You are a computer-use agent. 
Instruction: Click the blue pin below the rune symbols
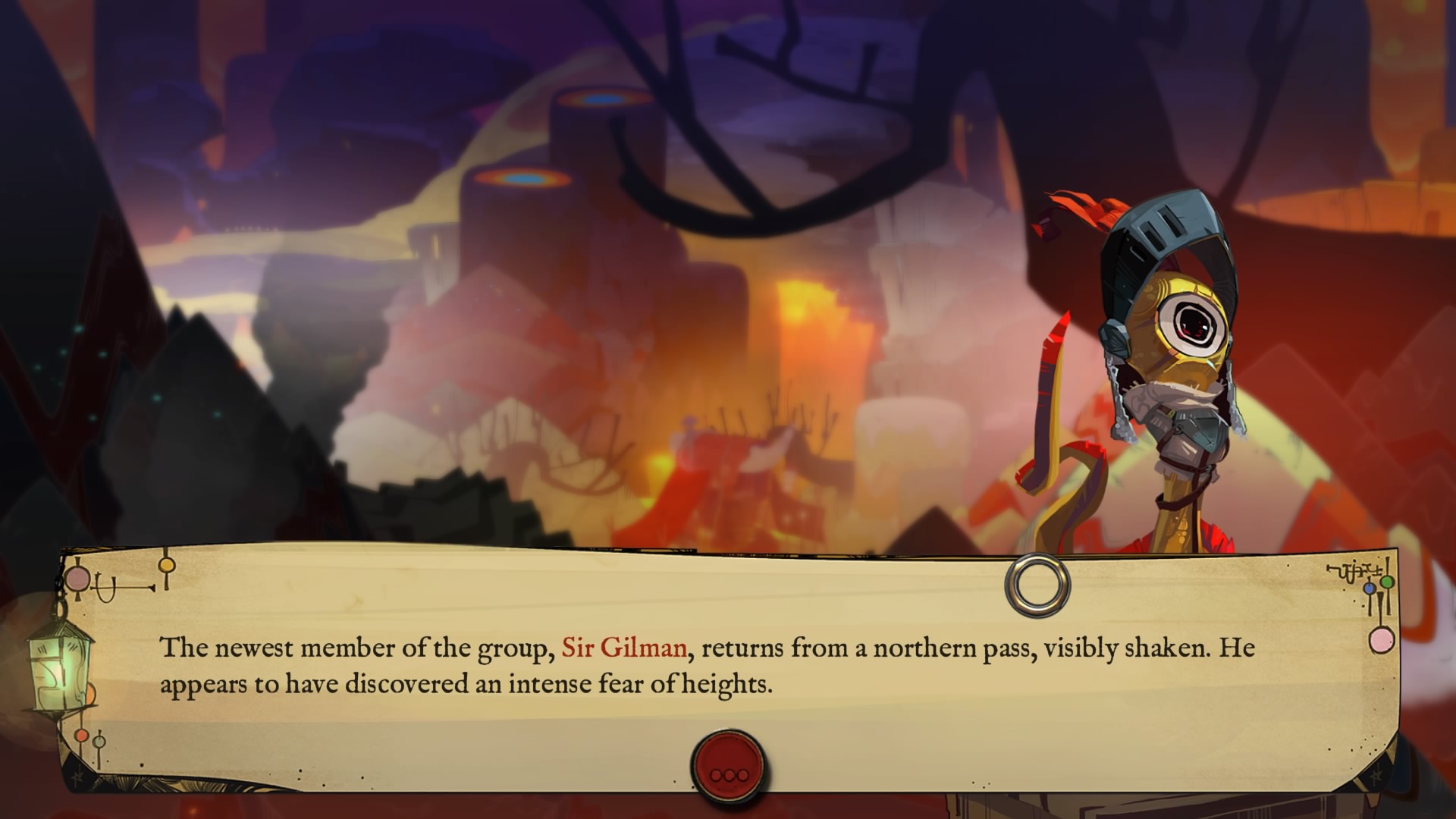coord(1369,588)
